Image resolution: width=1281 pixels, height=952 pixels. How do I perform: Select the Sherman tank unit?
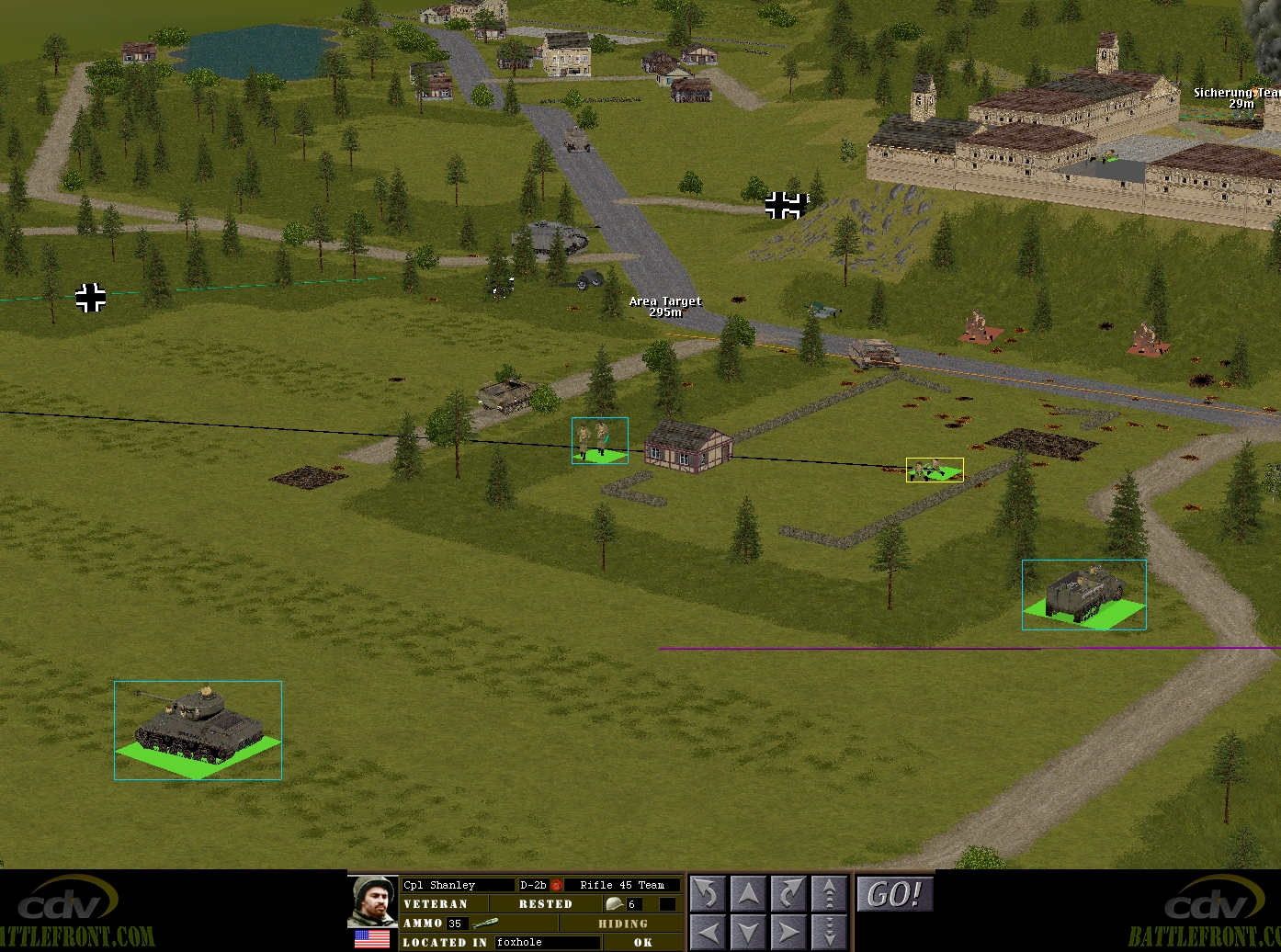point(196,725)
